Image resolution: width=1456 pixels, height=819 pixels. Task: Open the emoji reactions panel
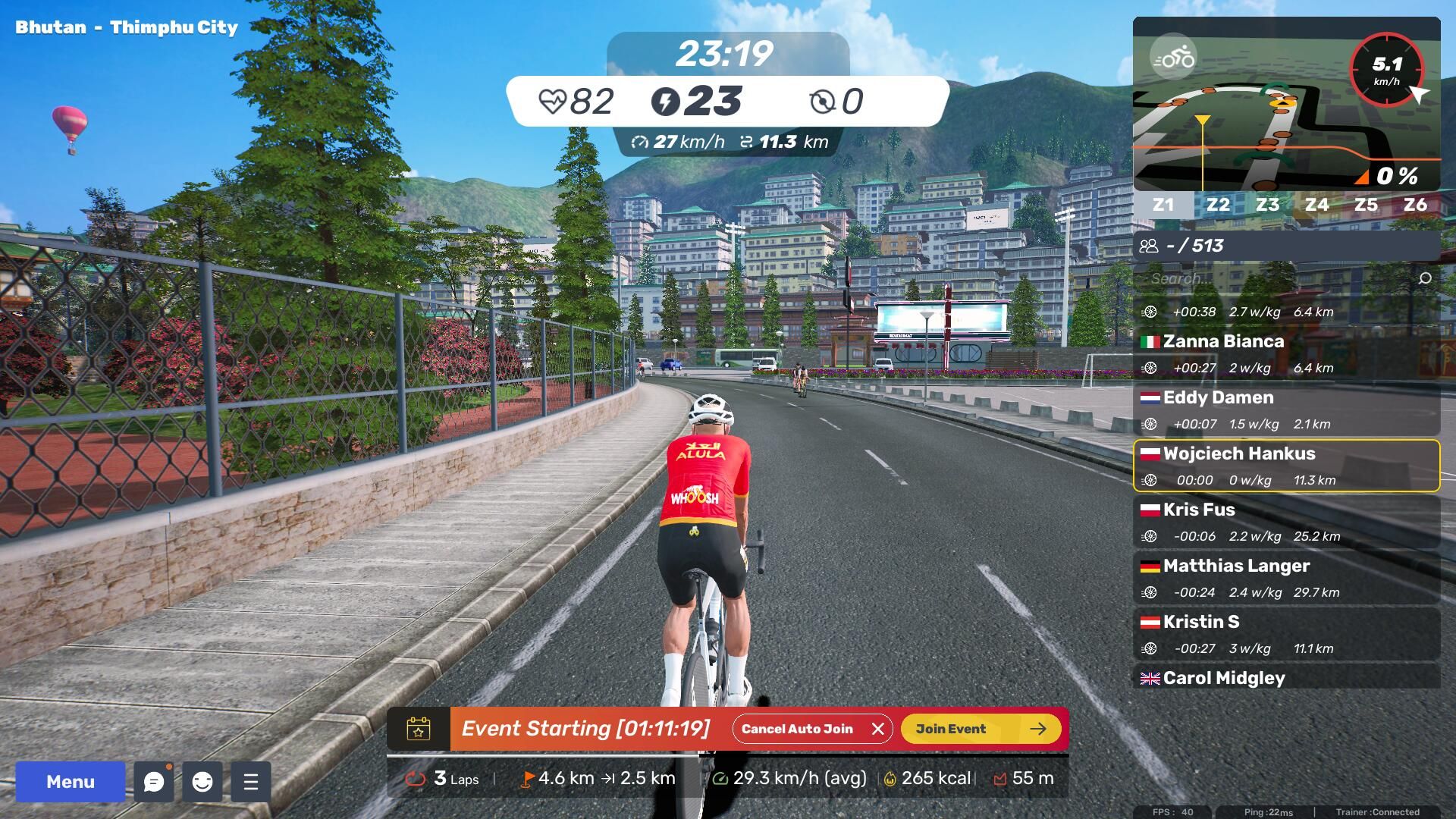pyautogui.click(x=202, y=782)
